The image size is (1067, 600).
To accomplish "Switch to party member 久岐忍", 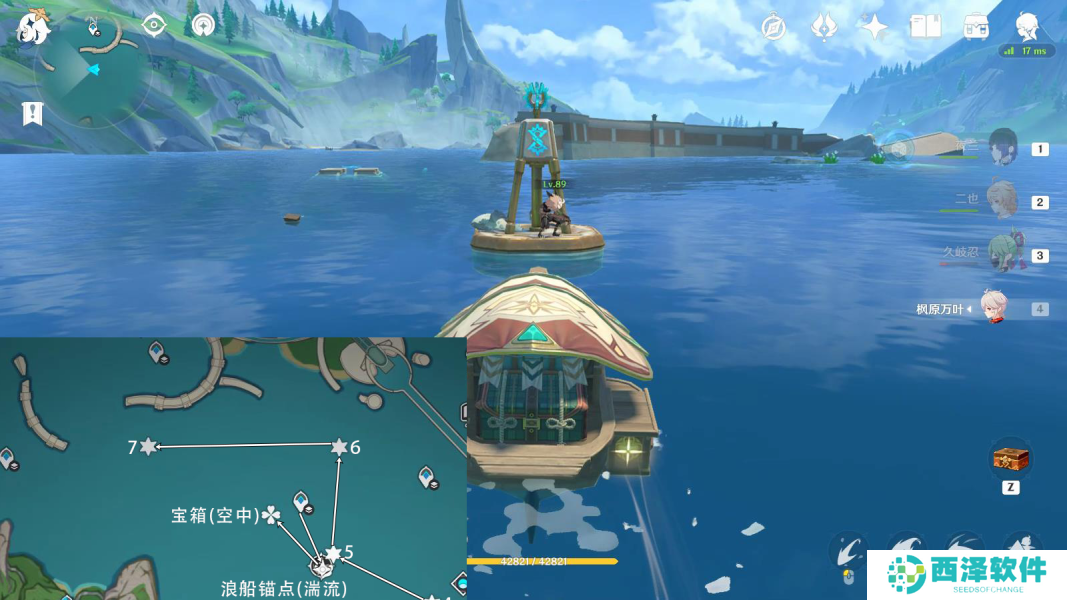I will coord(1003,255).
